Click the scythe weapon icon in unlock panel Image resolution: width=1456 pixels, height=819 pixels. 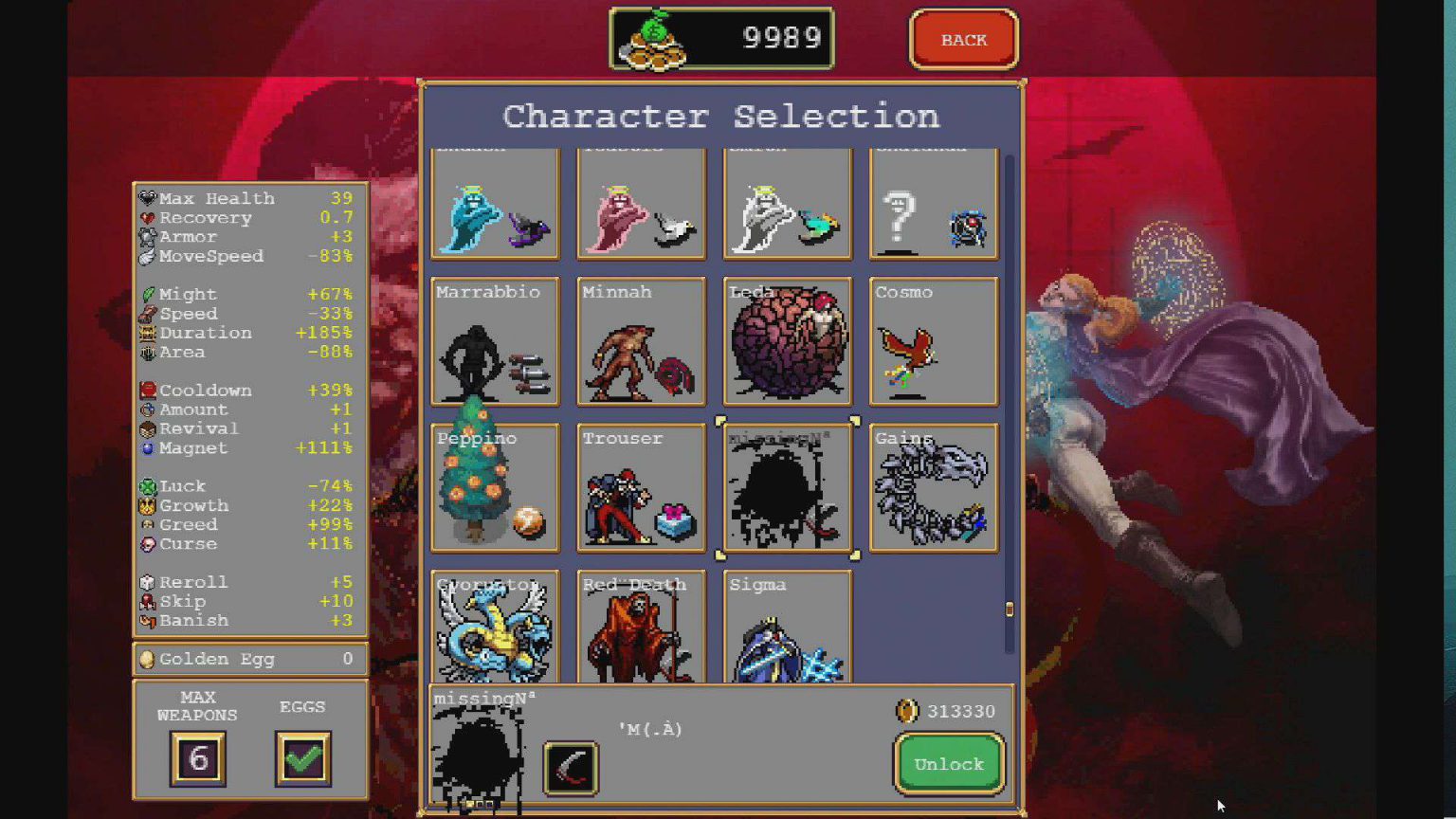pyautogui.click(x=571, y=769)
